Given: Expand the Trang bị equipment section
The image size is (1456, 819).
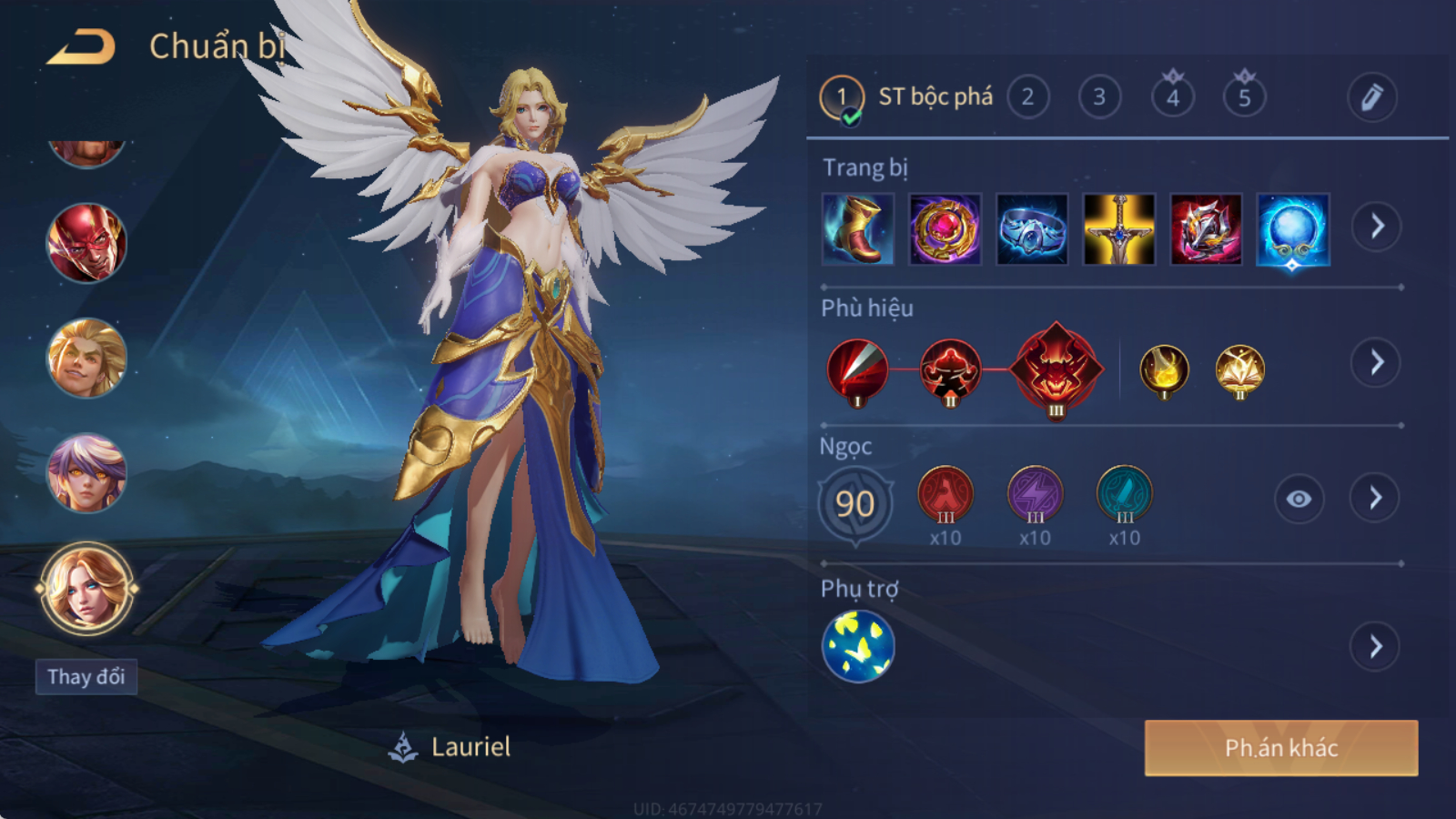Looking at the screenshot, I should pos(1376,227).
